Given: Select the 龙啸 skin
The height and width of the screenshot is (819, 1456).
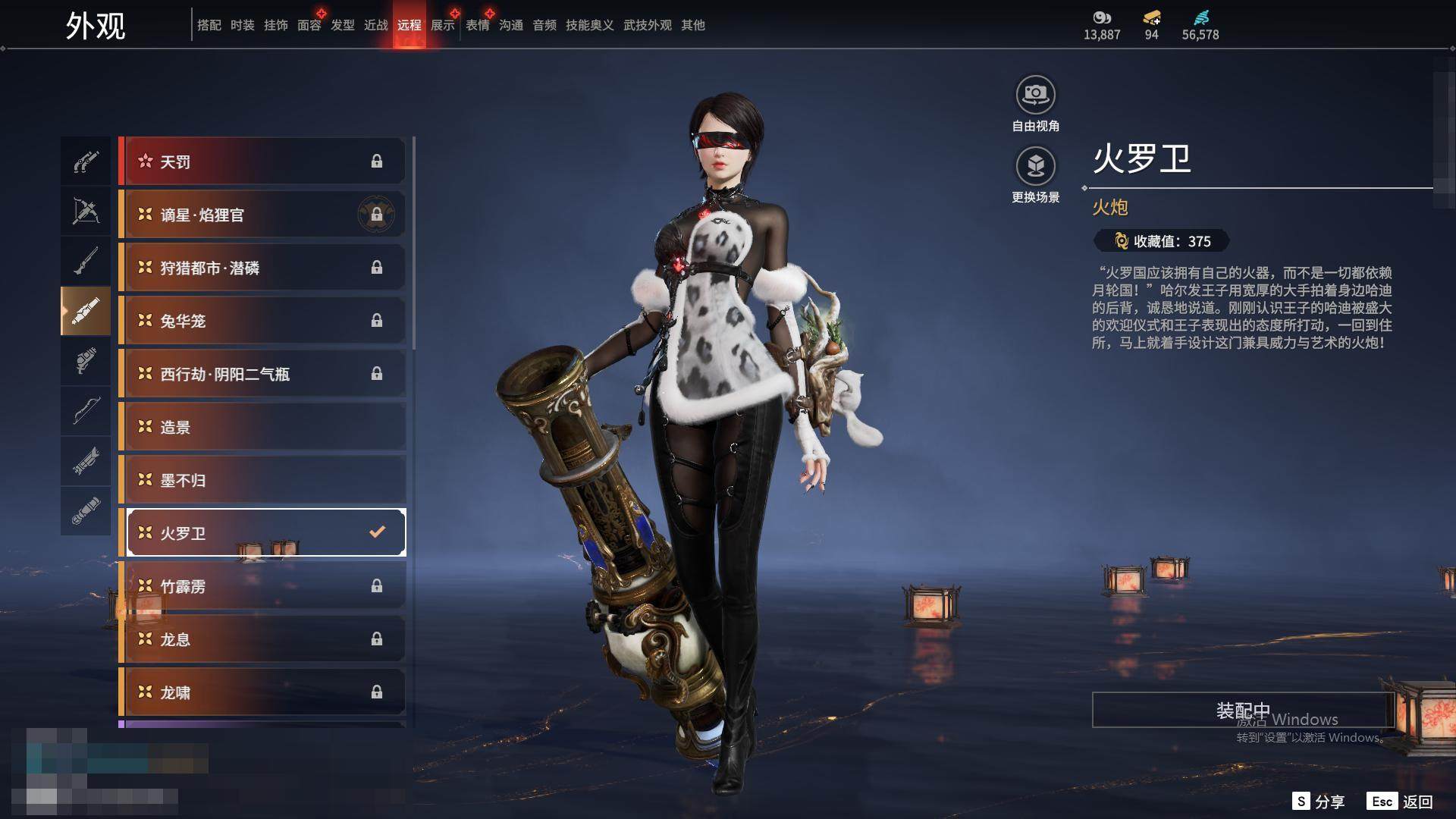Looking at the screenshot, I should pos(262,692).
